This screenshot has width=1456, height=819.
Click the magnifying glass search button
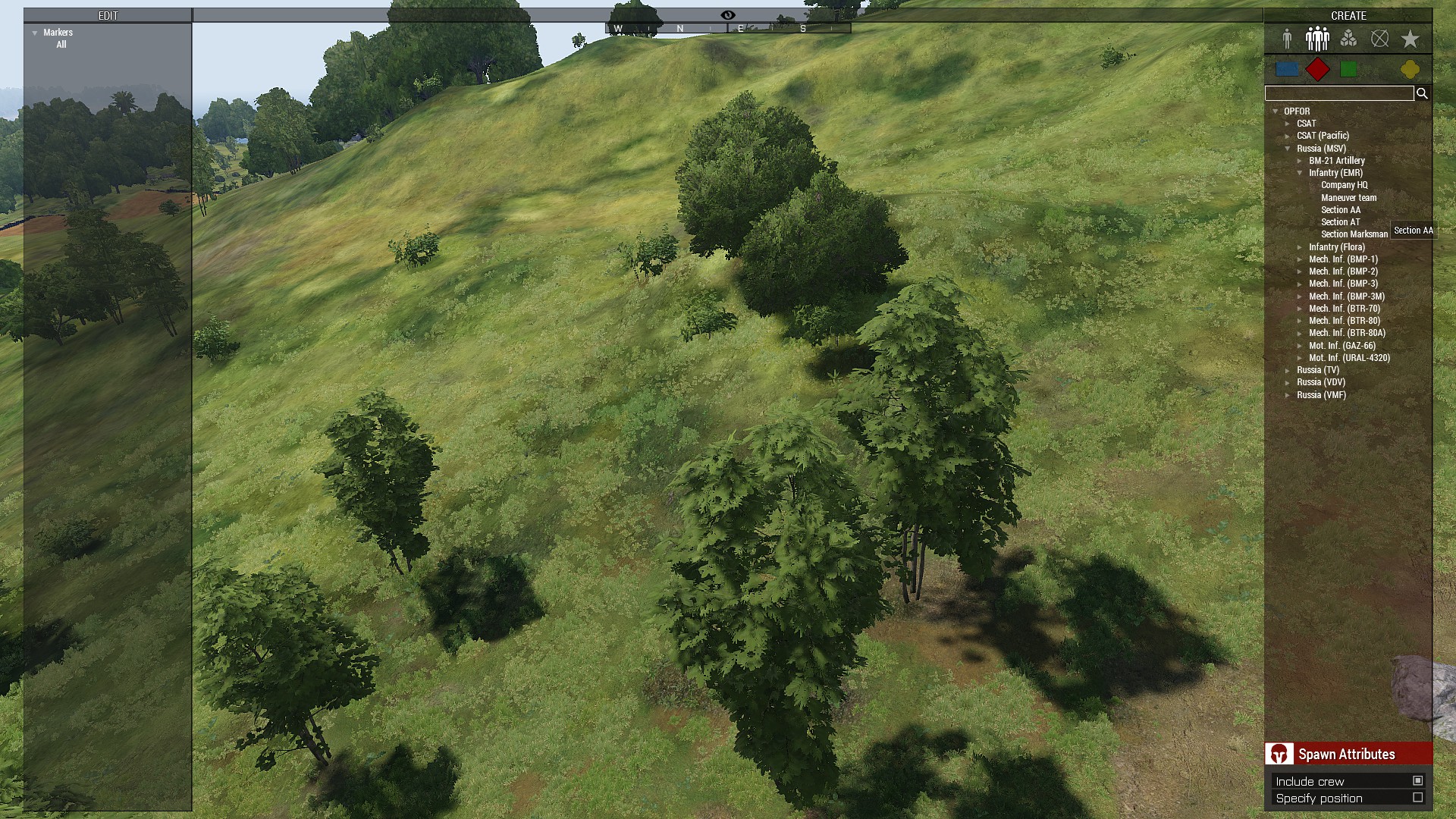click(x=1422, y=93)
